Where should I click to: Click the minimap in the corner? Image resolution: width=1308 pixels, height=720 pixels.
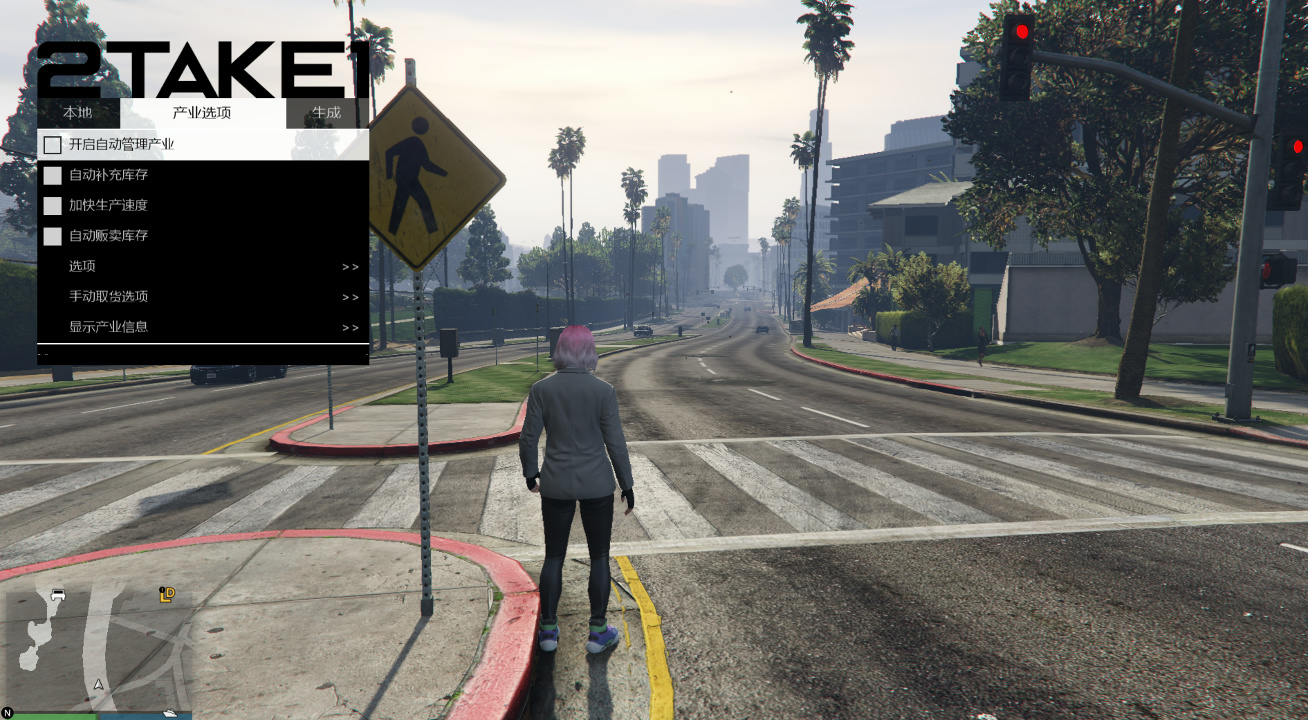click(96, 645)
